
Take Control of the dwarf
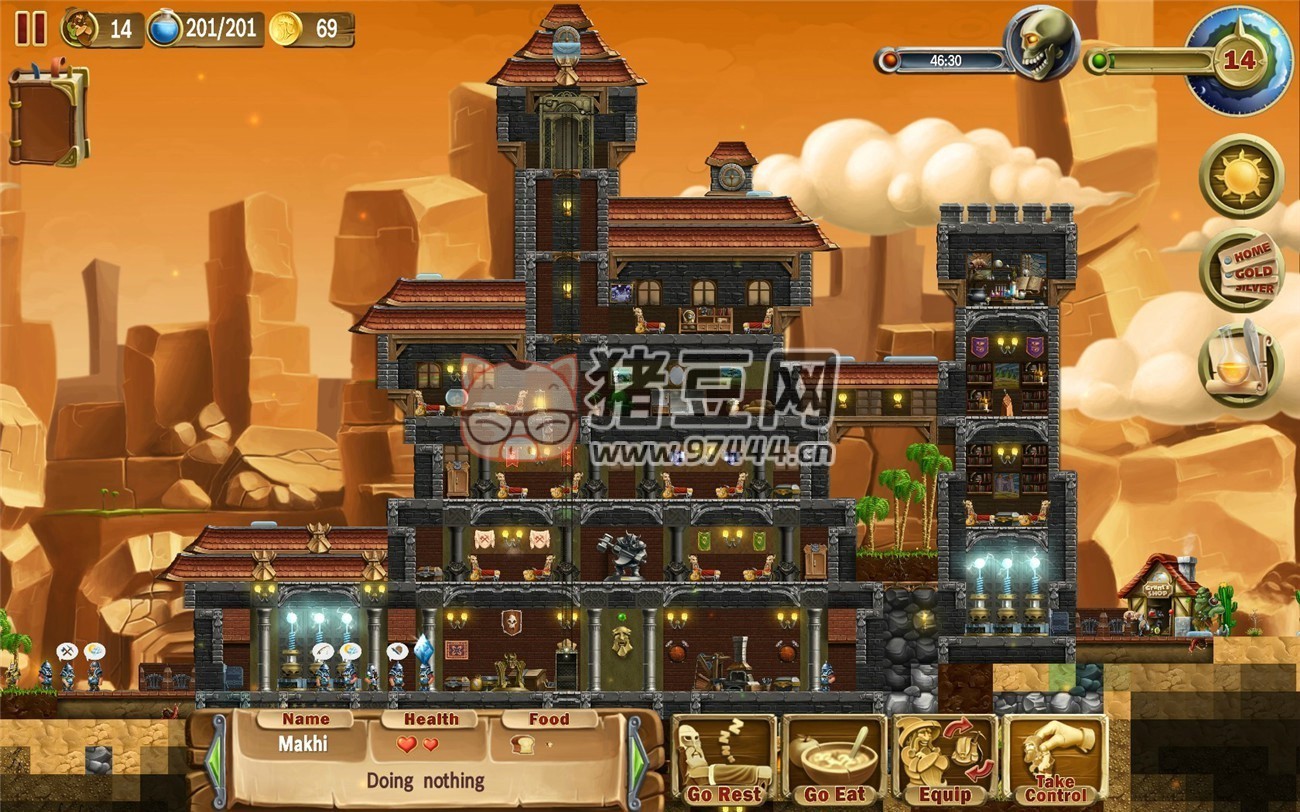(1054, 762)
